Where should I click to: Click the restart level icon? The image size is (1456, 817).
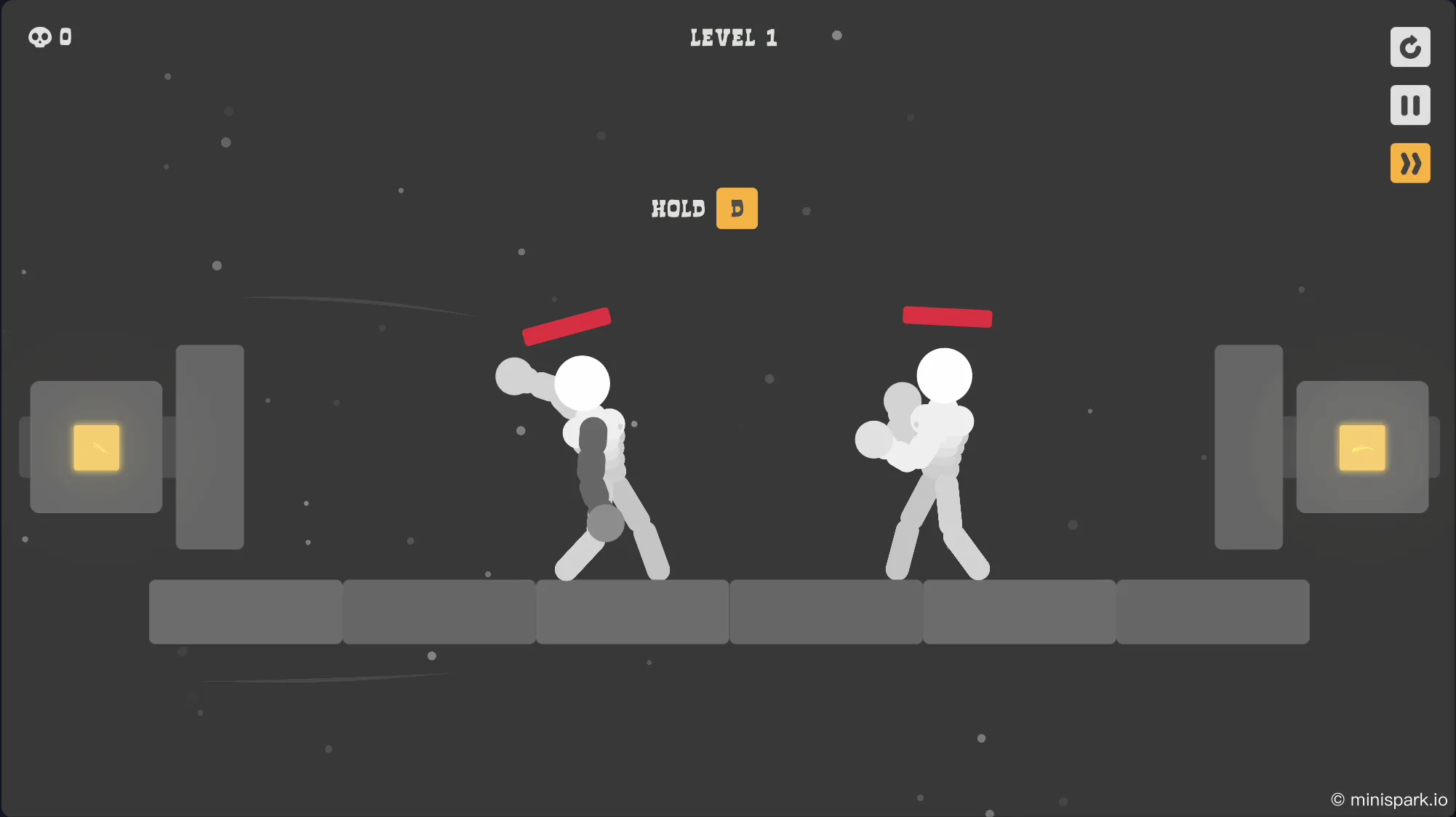[x=1410, y=47]
